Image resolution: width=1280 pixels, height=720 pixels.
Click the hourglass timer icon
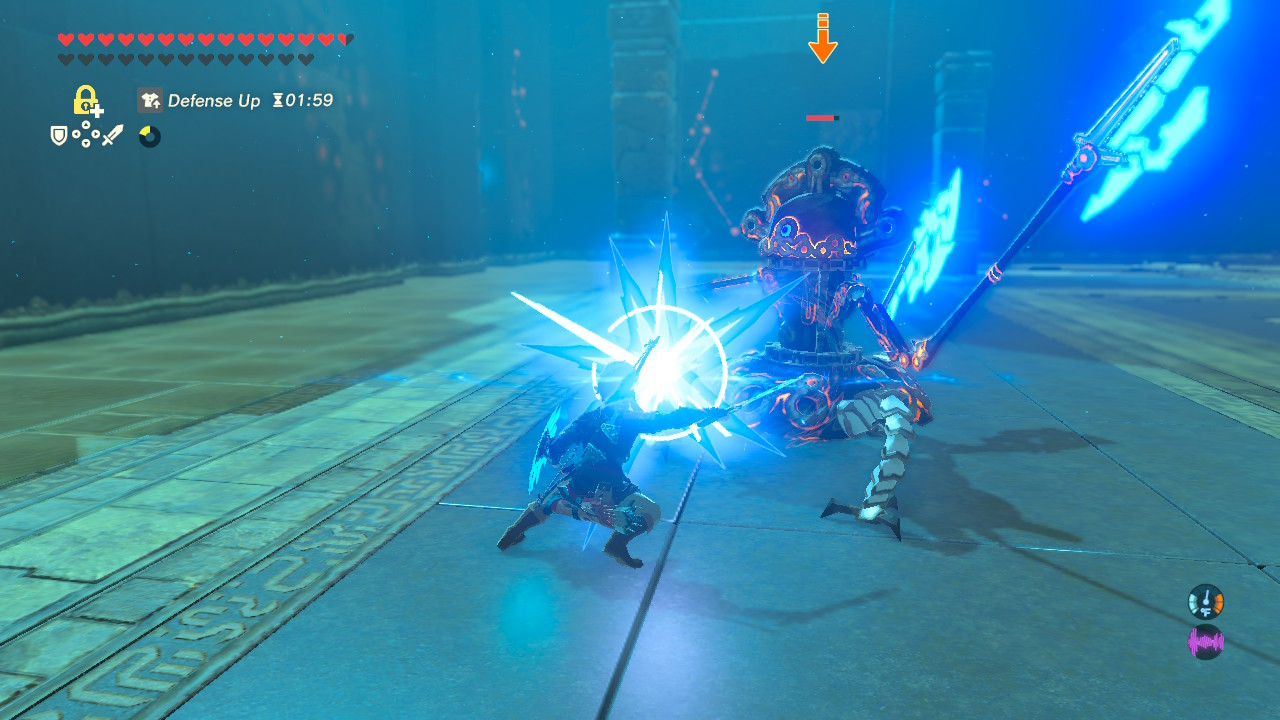click(x=276, y=100)
